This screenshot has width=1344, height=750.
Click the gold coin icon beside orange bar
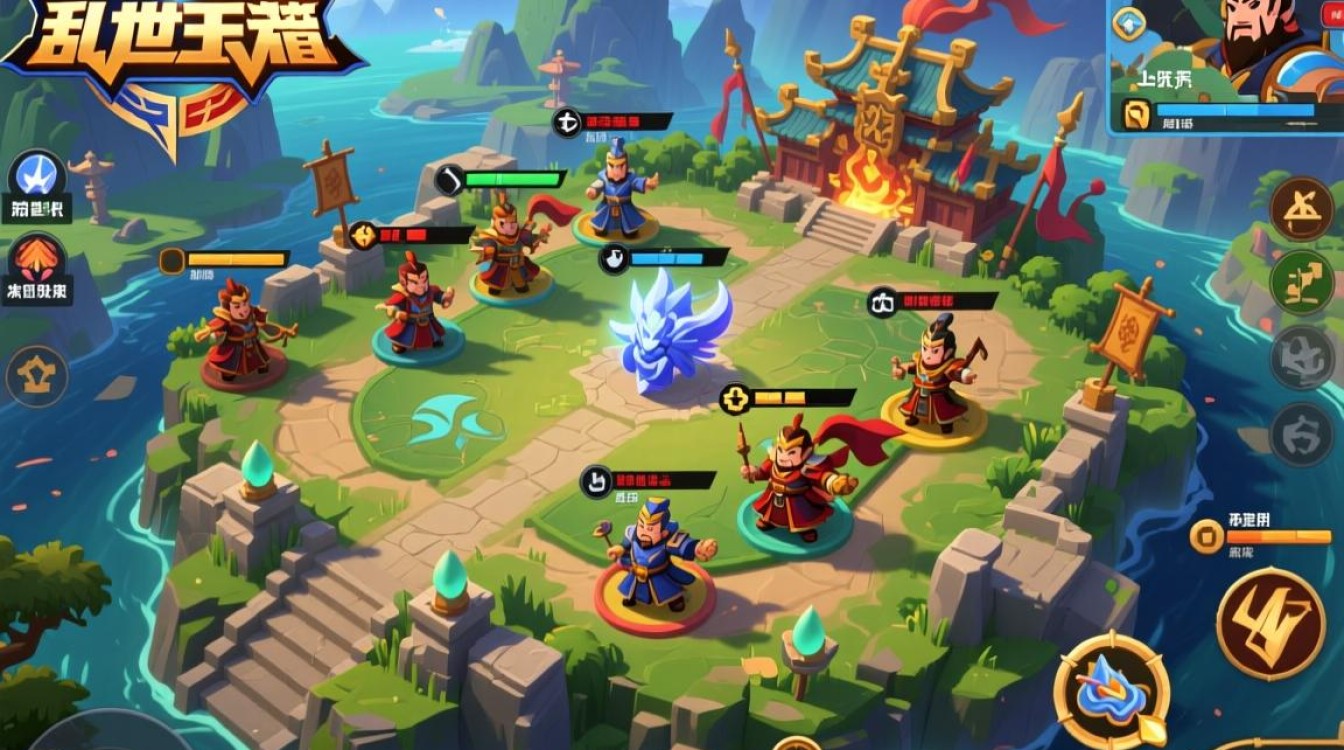click(1207, 537)
